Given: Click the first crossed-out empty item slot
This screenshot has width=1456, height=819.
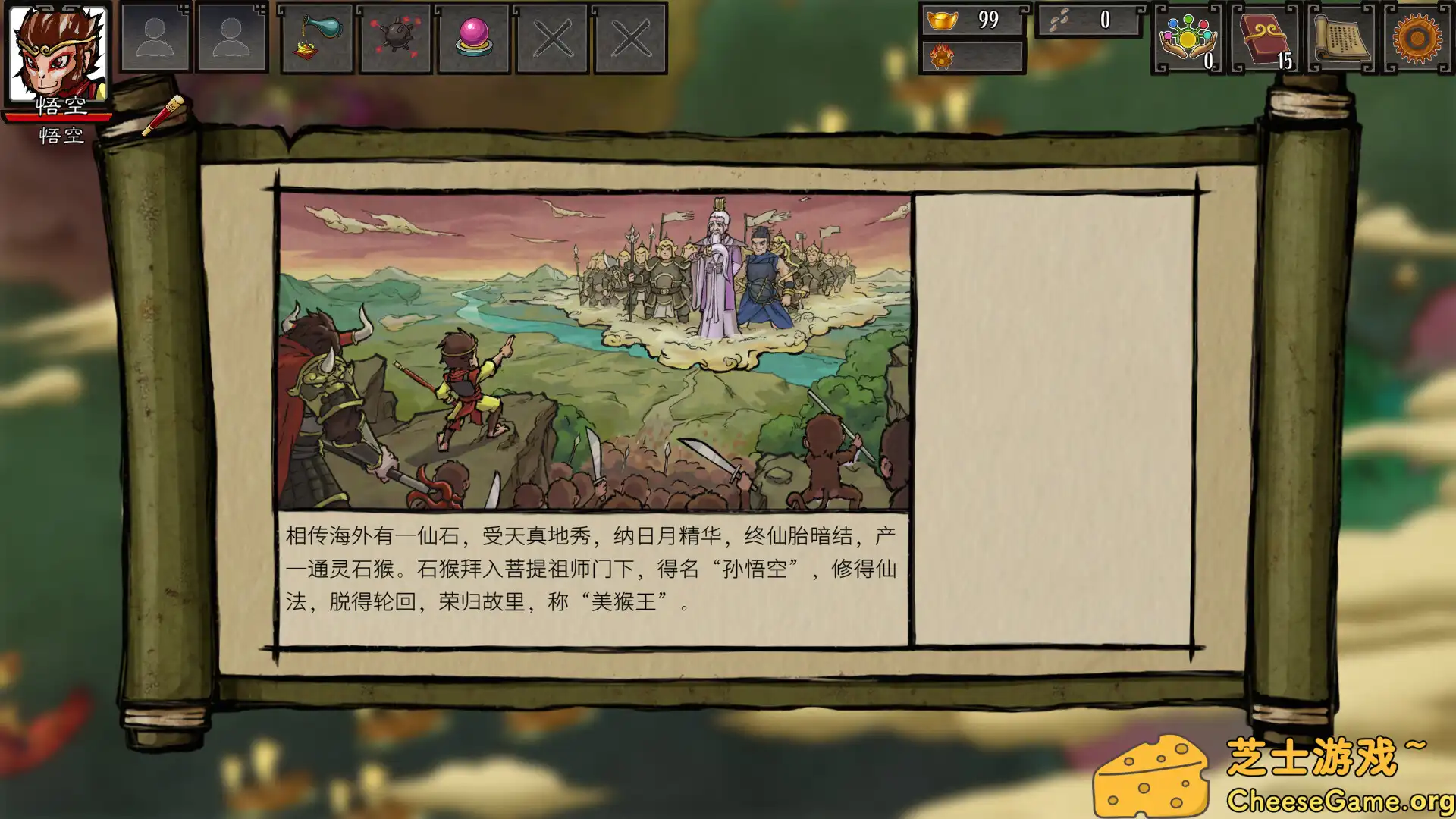Looking at the screenshot, I should pos(552,39).
